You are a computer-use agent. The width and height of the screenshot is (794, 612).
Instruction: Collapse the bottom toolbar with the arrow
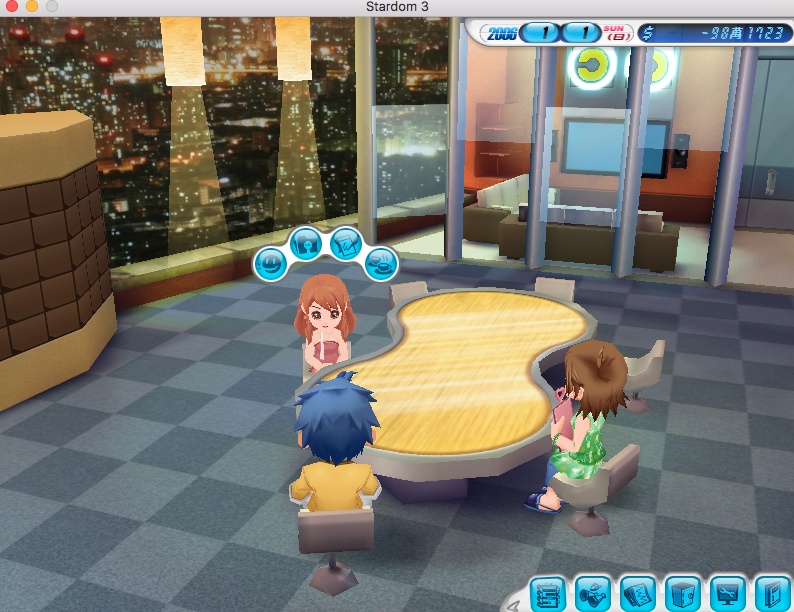[513, 602]
